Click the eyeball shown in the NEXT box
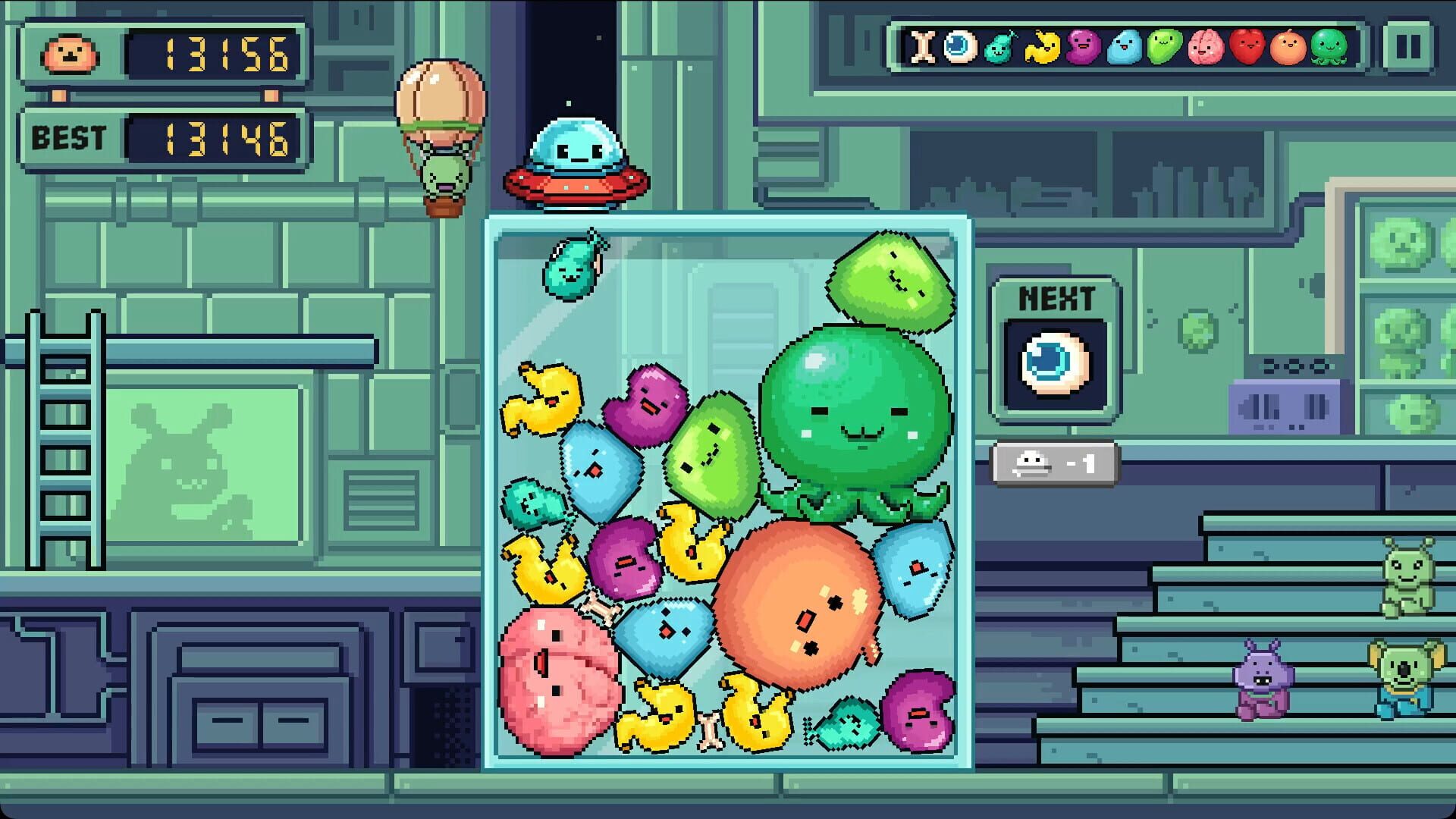The width and height of the screenshot is (1456, 819). coord(1054,364)
